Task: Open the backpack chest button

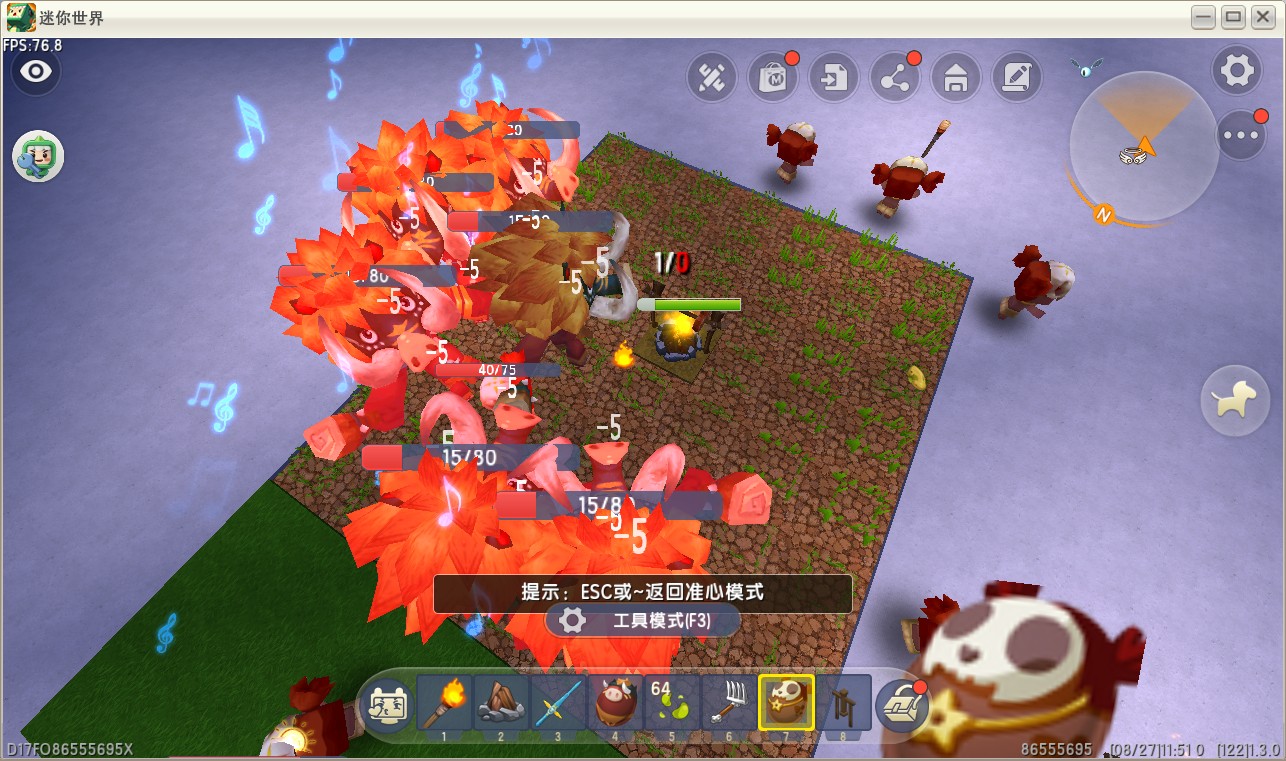Action: [x=902, y=705]
